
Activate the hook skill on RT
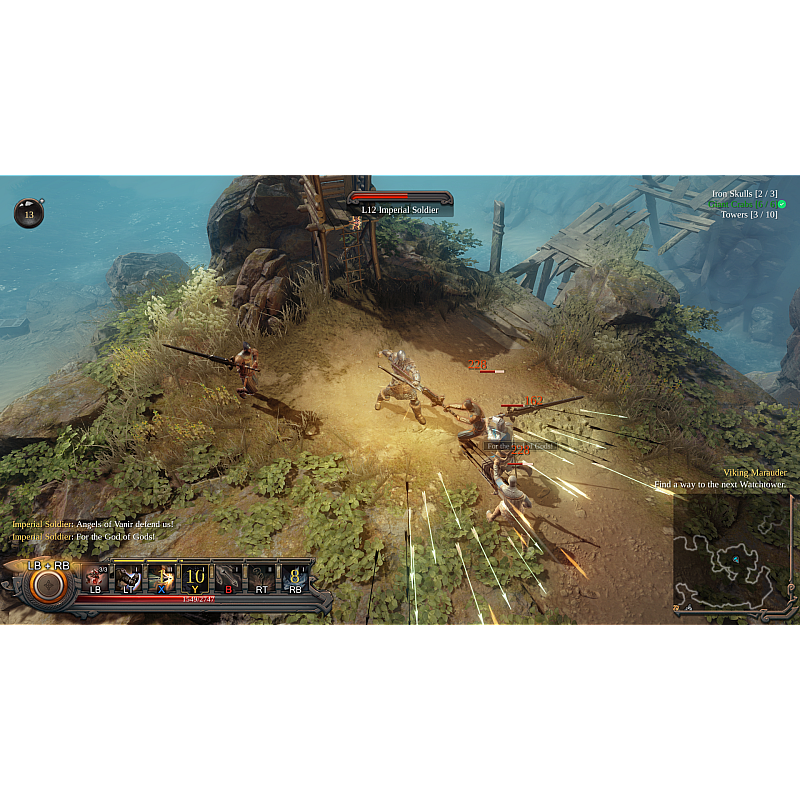point(262,578)
